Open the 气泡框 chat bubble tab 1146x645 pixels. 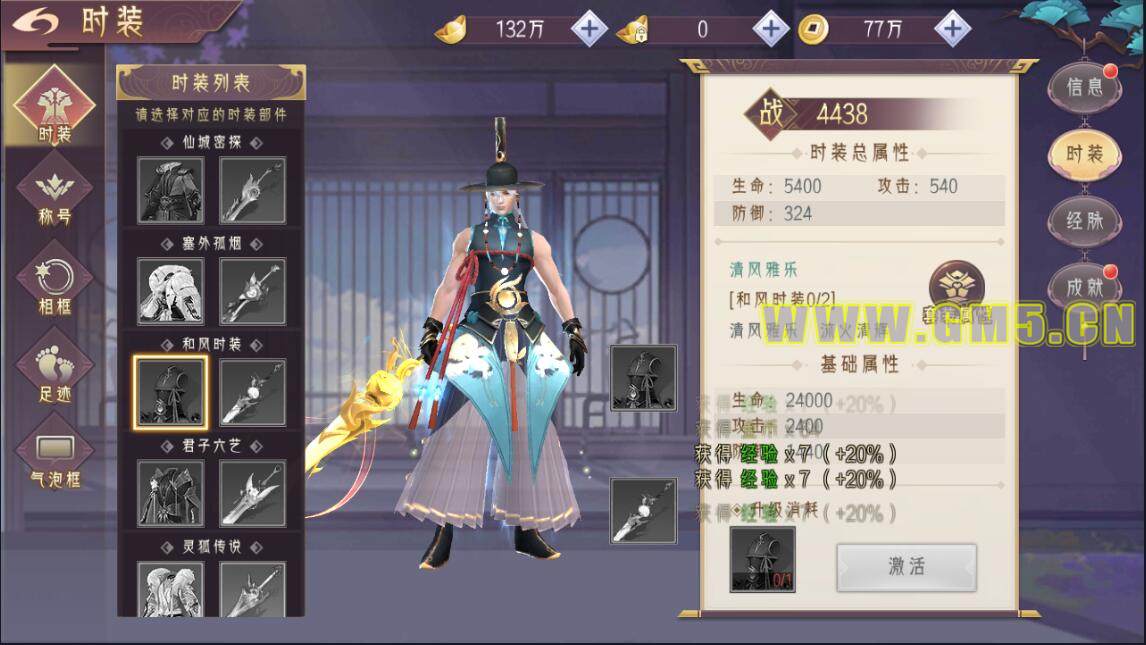(x=54, y=457)
